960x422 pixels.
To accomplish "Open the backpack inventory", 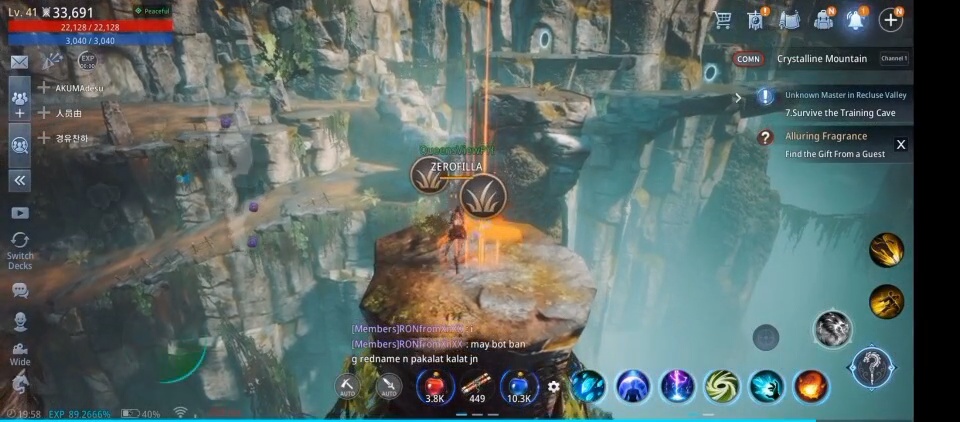I will point(825,20).
